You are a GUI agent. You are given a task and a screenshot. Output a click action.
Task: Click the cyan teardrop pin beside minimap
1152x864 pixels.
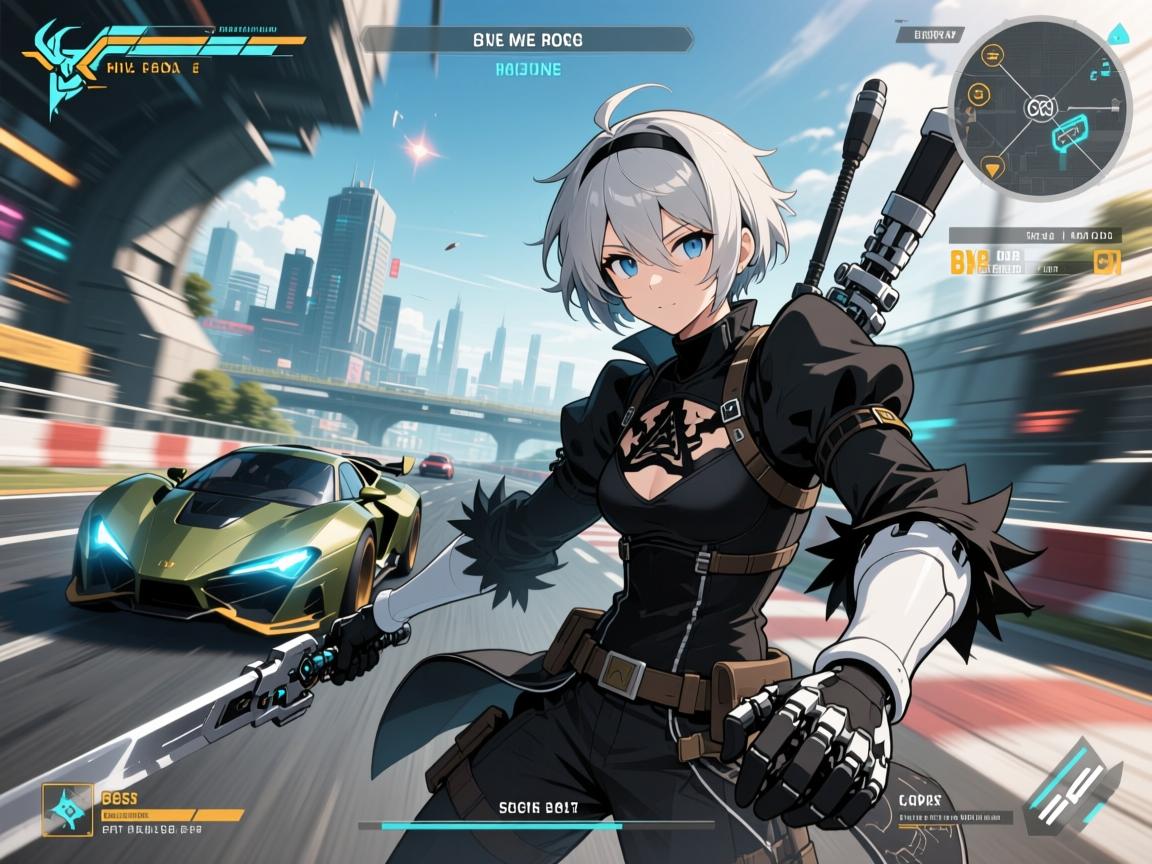1119,35
